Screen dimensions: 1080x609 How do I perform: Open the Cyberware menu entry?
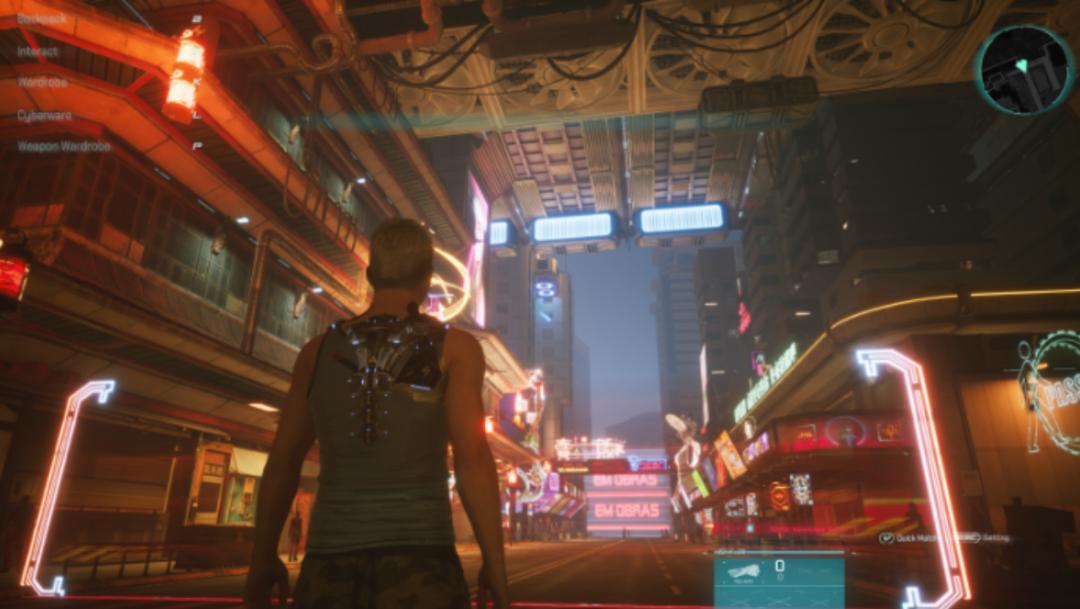(45, 115)
